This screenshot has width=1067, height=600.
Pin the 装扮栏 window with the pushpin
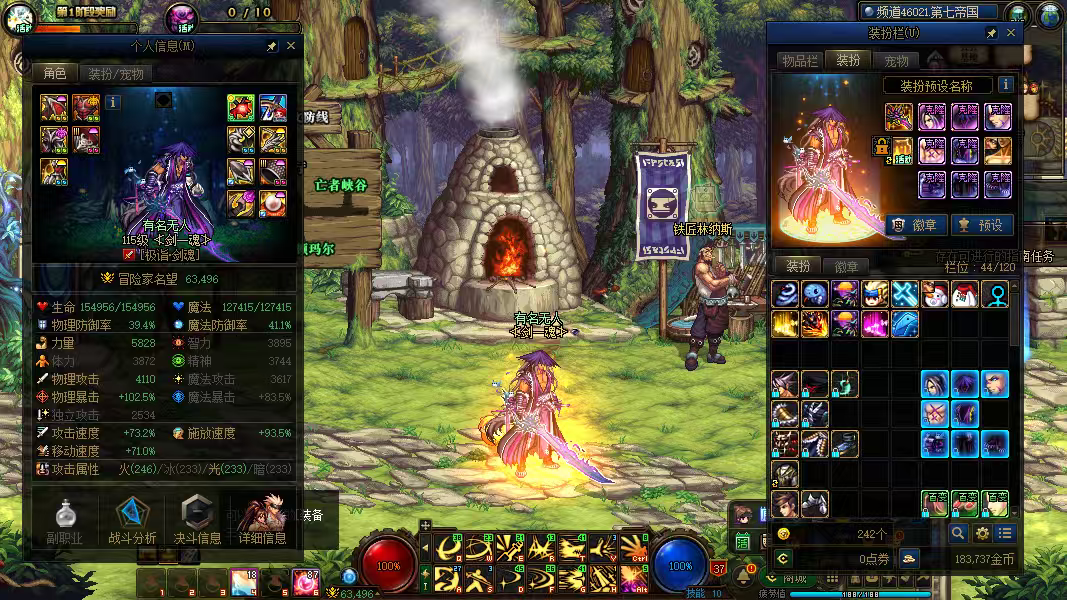991,33
